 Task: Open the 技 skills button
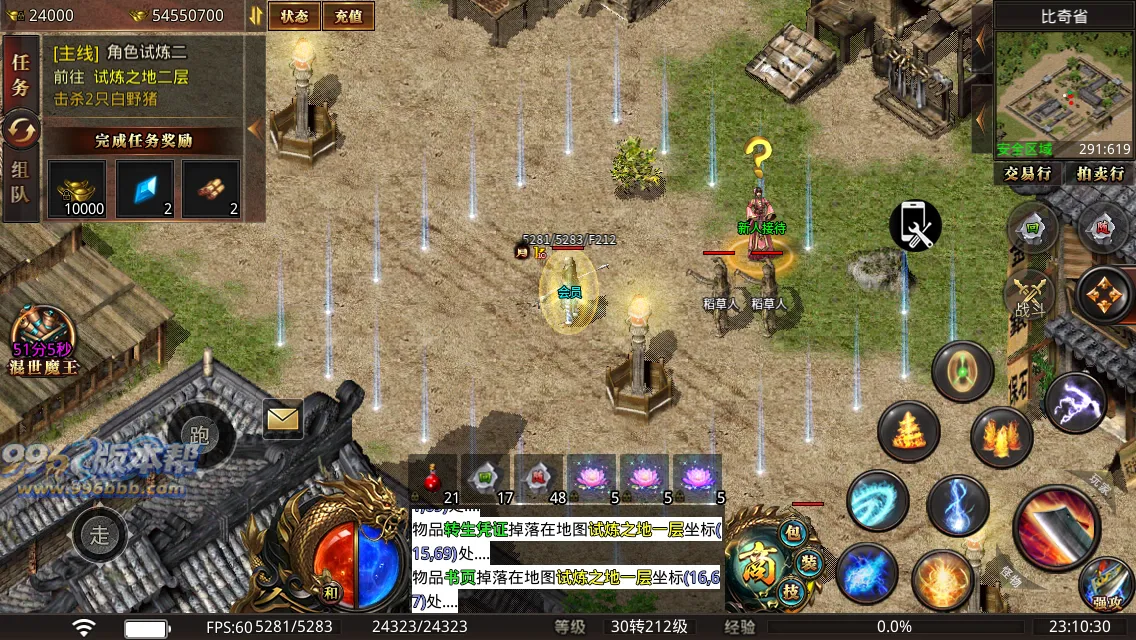pyautogui.click(x=791, y=593)
